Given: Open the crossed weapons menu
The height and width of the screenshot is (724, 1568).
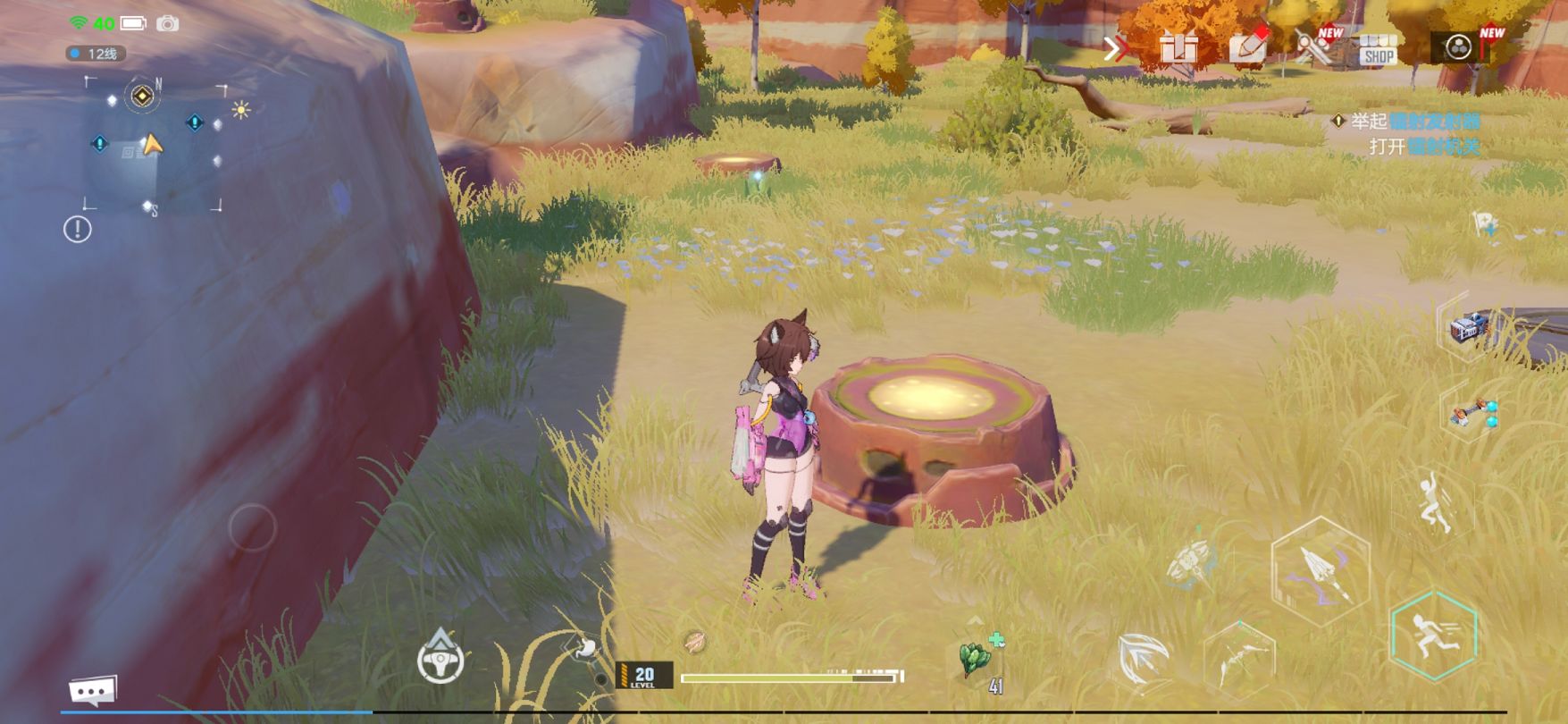Looking at the screenshot, I should tap(1313, 46).
